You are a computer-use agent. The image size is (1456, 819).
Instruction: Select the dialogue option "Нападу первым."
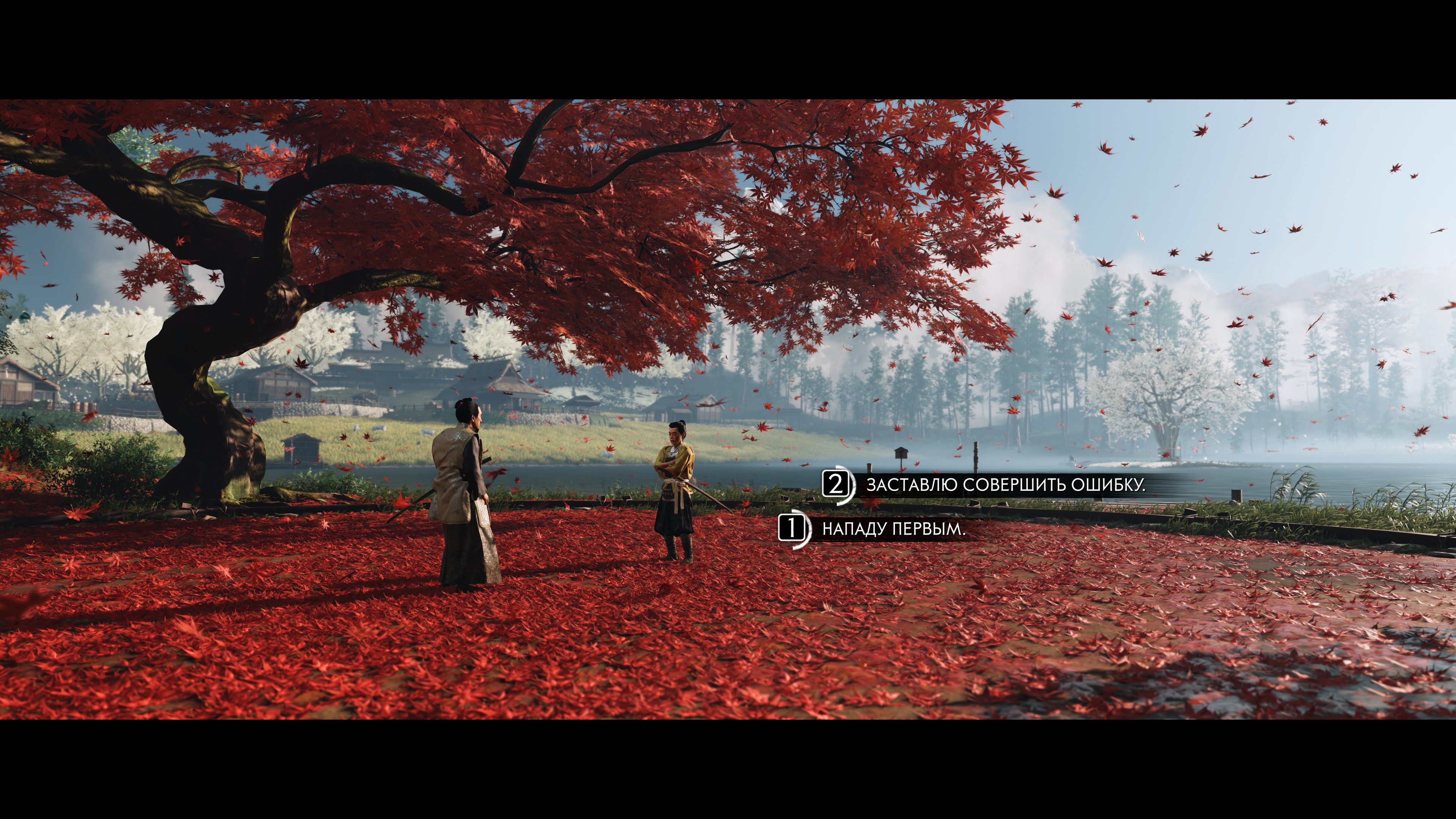(893, 529)
